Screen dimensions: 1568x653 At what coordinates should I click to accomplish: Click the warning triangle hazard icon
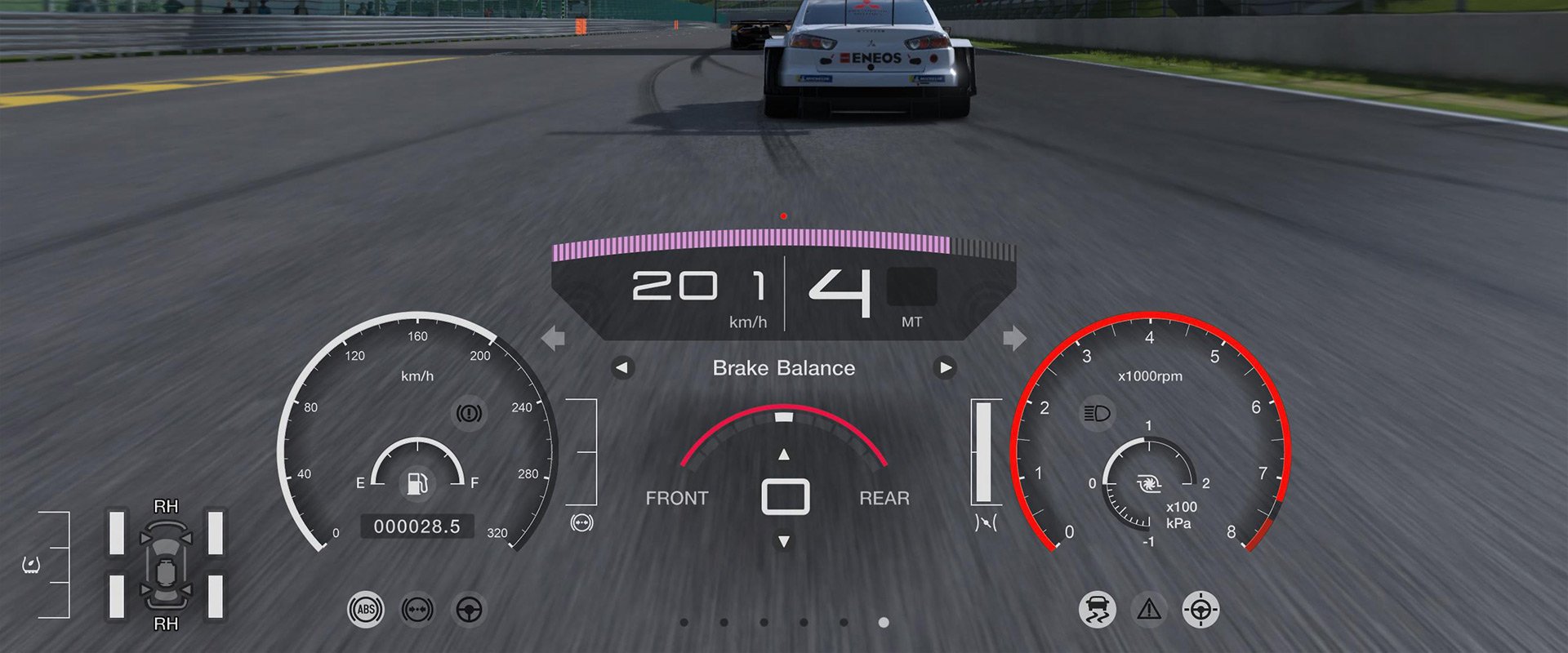pos(1149,610)
